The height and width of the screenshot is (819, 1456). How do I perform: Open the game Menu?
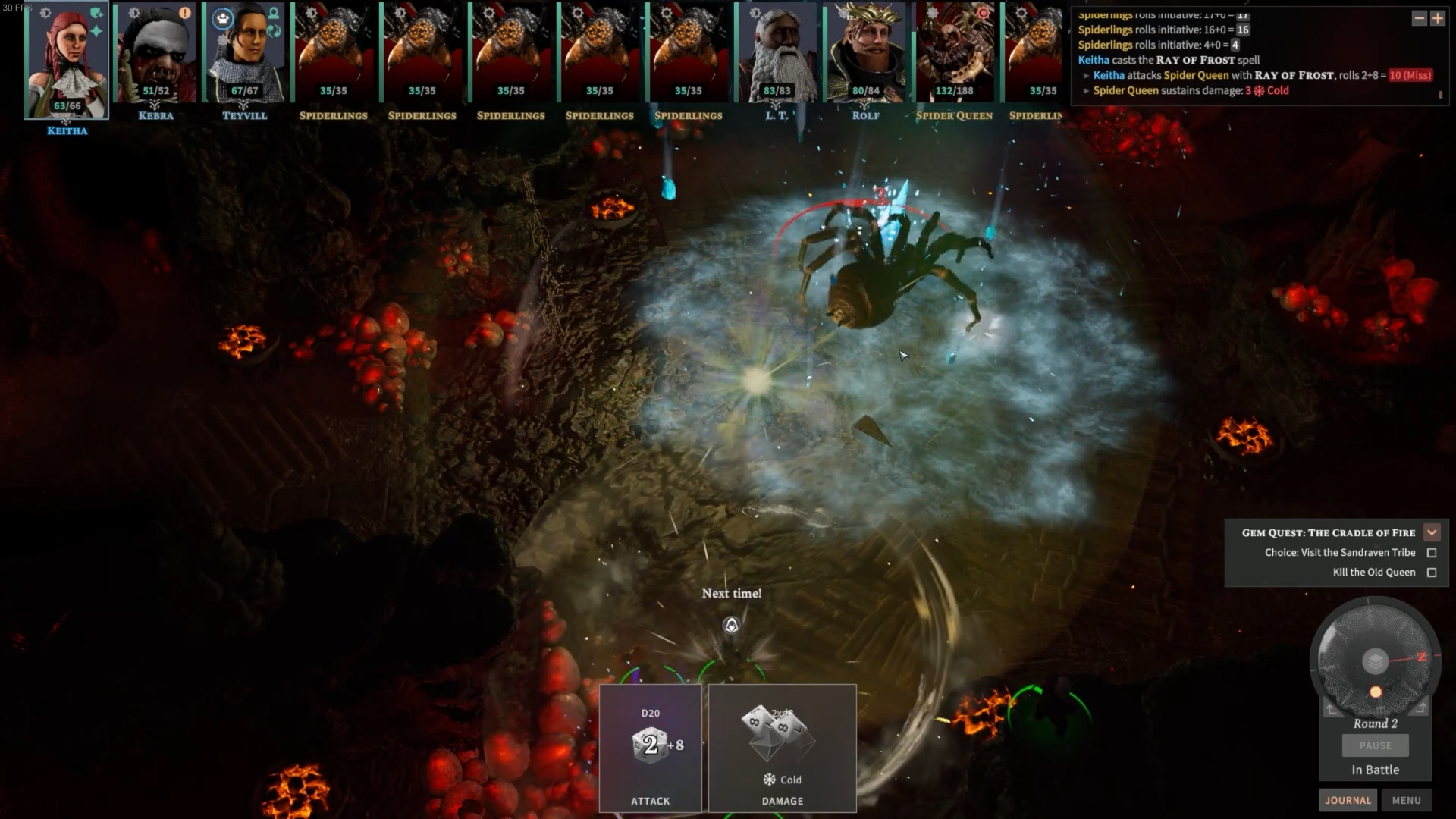pyautogui.click(x=1406, y=800)
